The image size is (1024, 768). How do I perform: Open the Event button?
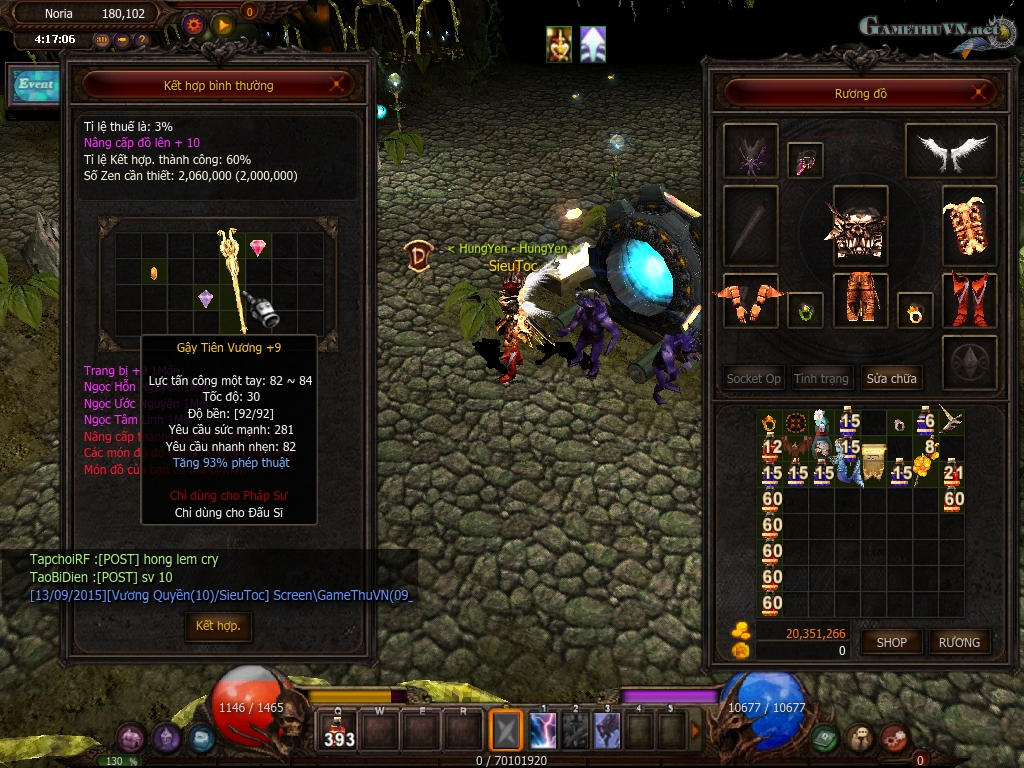(x=34, y=85)
